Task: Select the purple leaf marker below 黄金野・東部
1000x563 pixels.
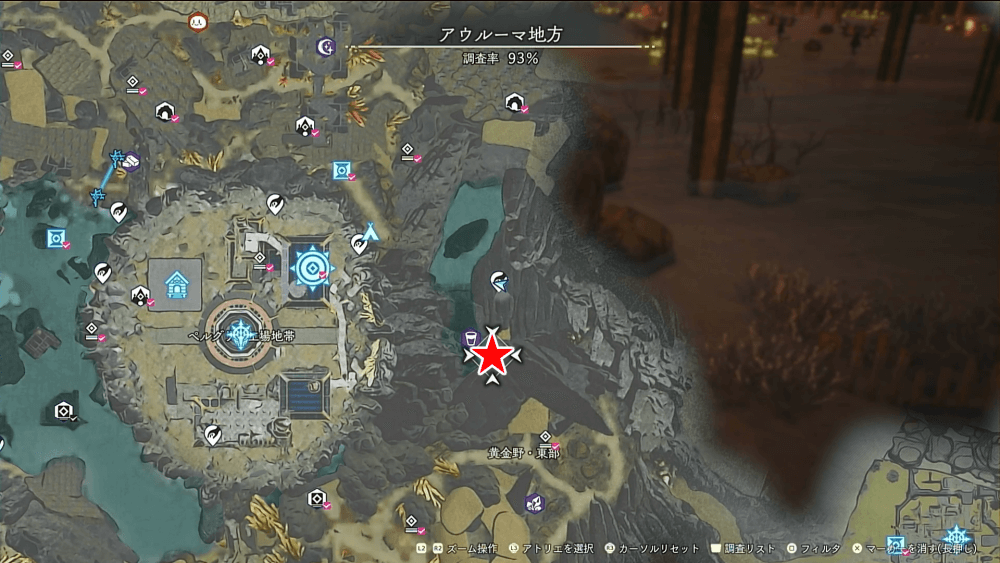Action: [533, 502]
